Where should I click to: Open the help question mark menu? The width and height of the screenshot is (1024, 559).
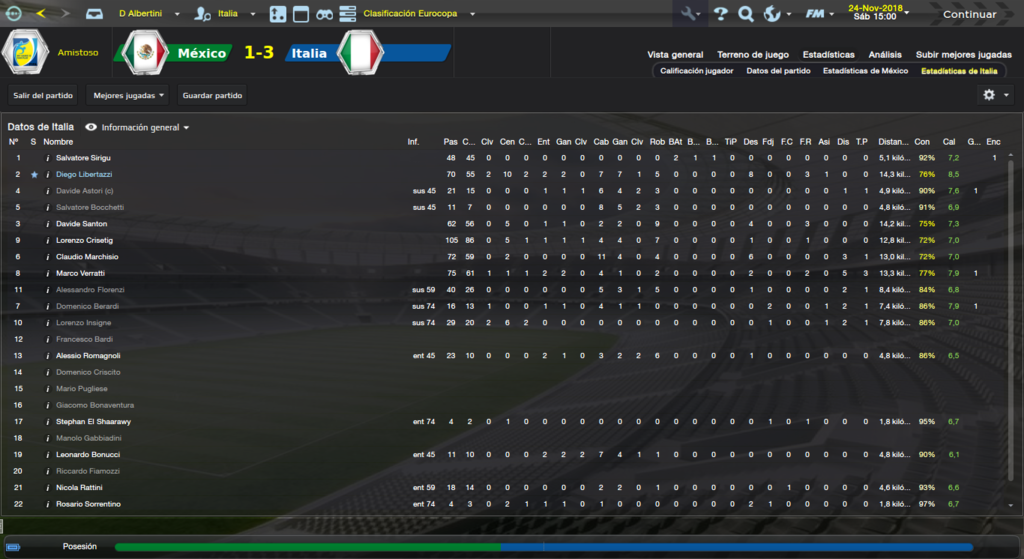[720, 14]
